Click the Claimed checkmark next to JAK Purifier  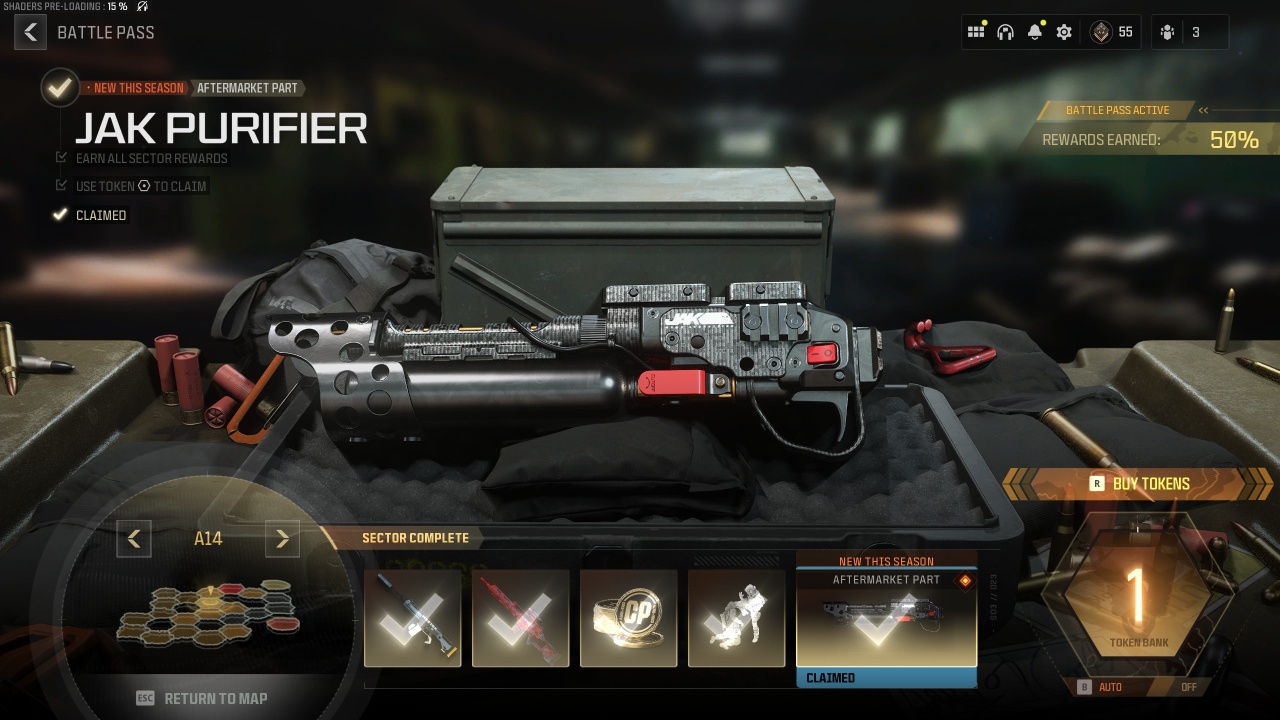60,215
